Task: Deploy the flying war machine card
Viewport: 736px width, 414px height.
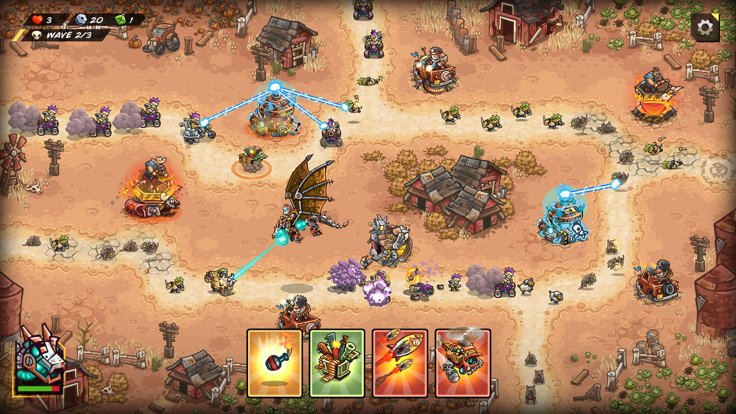Action: pos(462,363)
